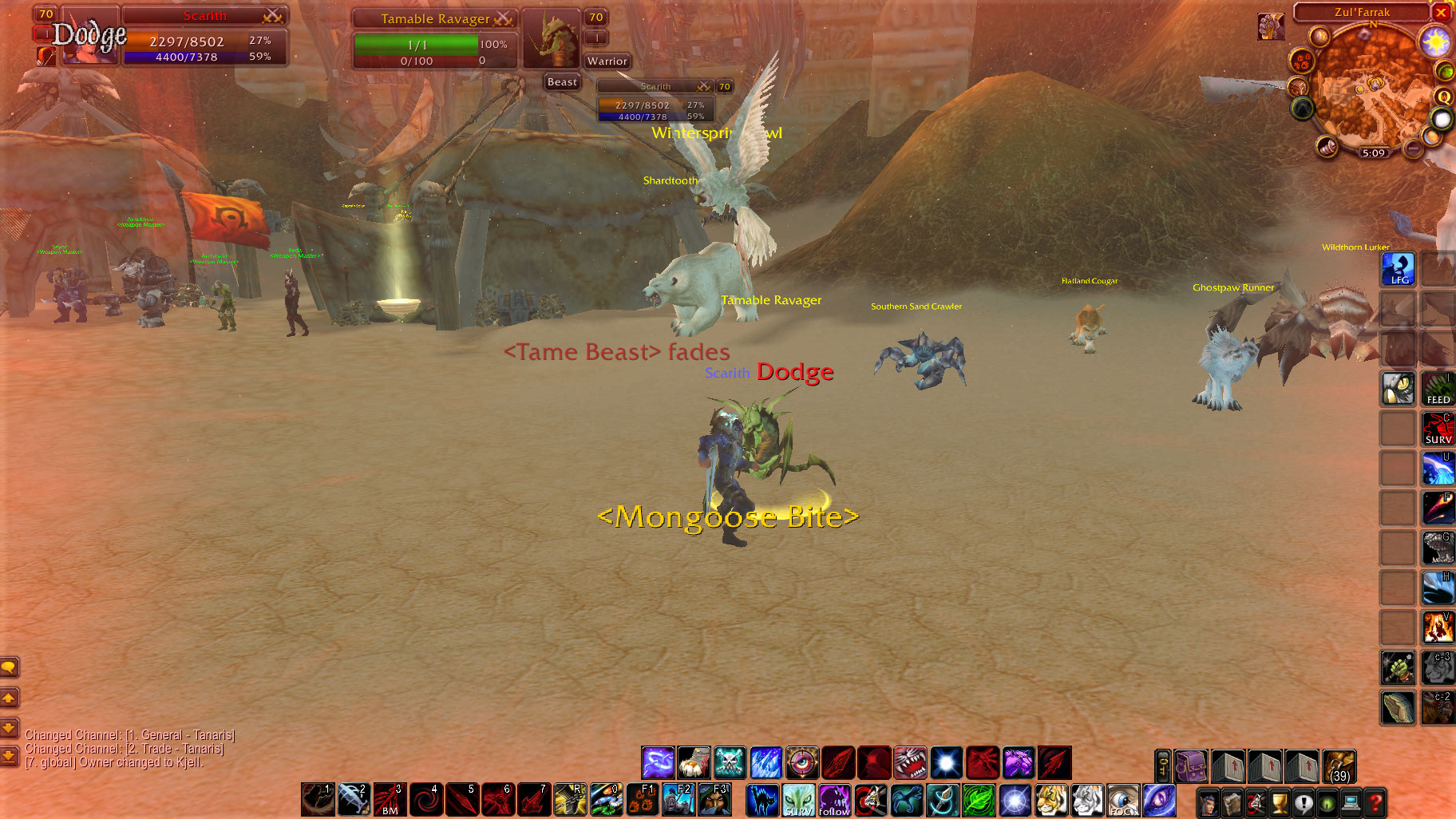
Task: Cast the FEED ability on the right bar
Action: click(x=1438, y=390)
